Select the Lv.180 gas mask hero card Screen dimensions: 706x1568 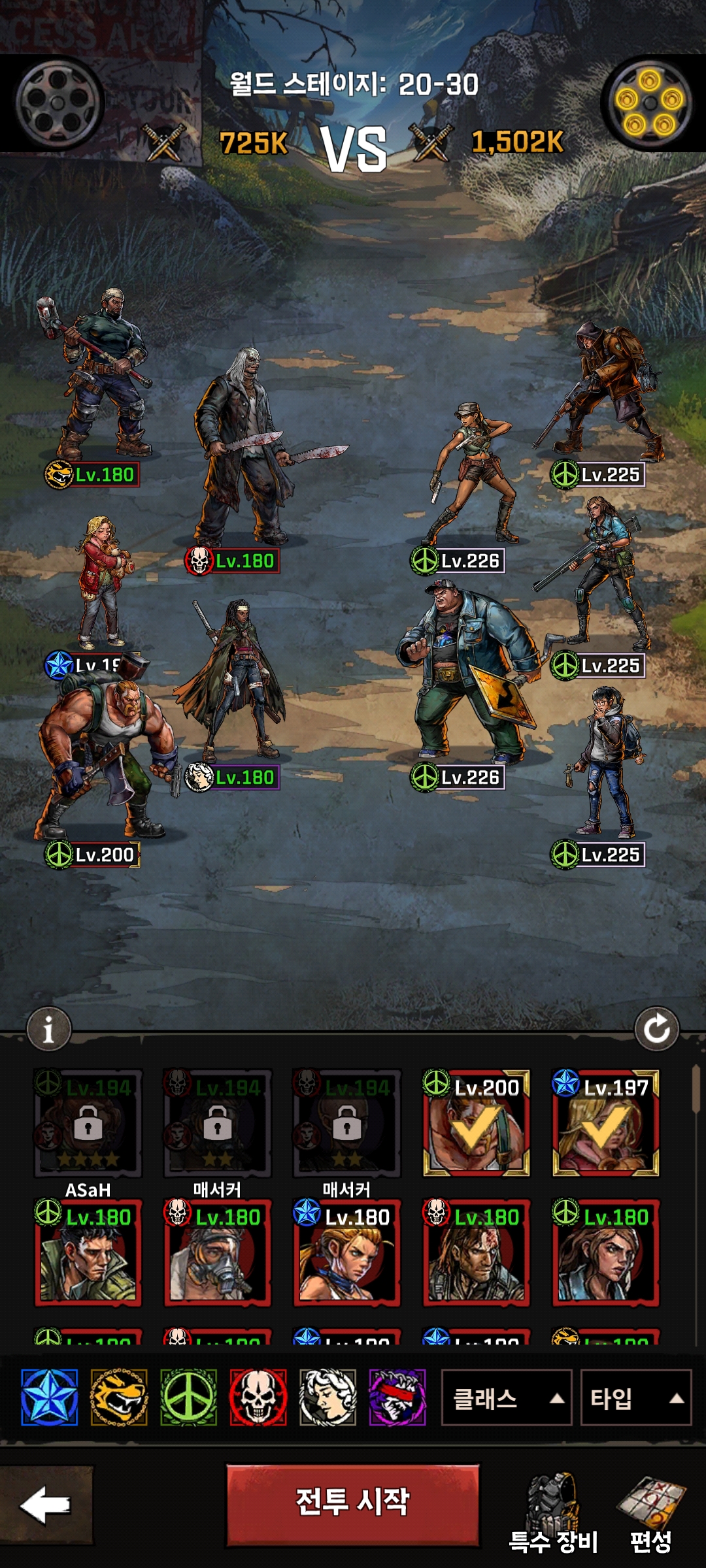tap(218, 1252)
